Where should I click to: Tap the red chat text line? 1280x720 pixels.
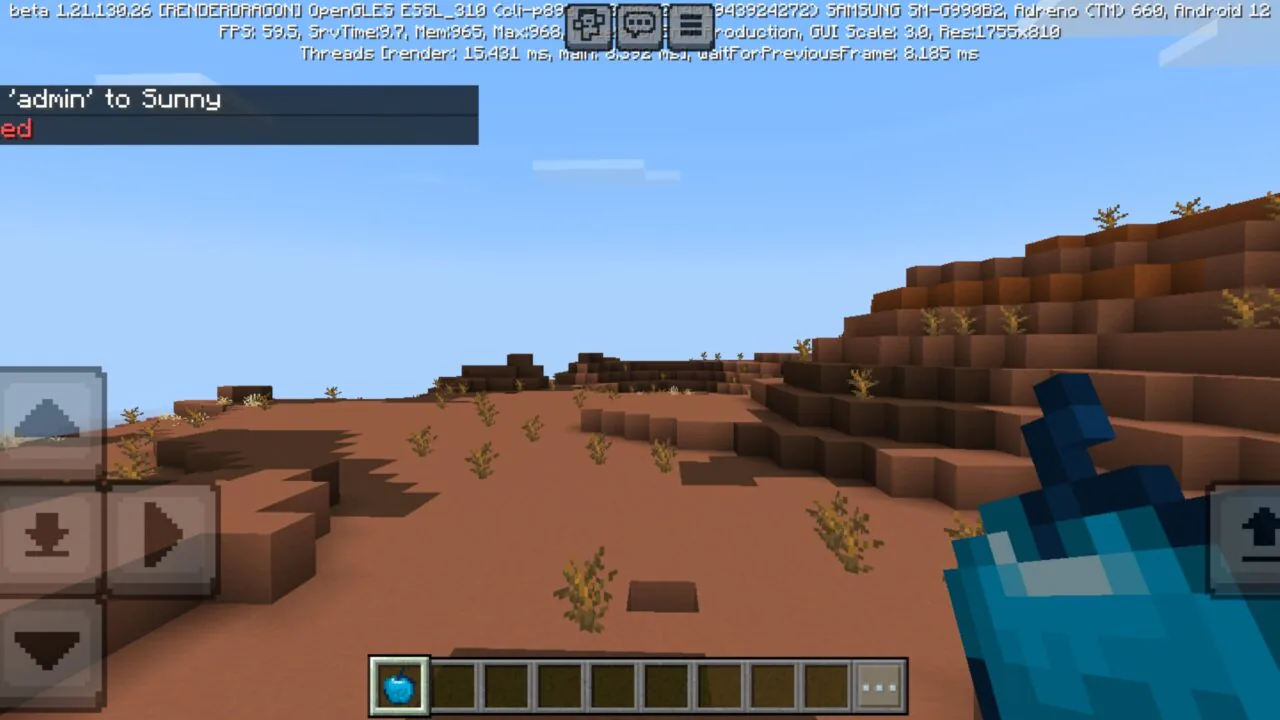14,129
